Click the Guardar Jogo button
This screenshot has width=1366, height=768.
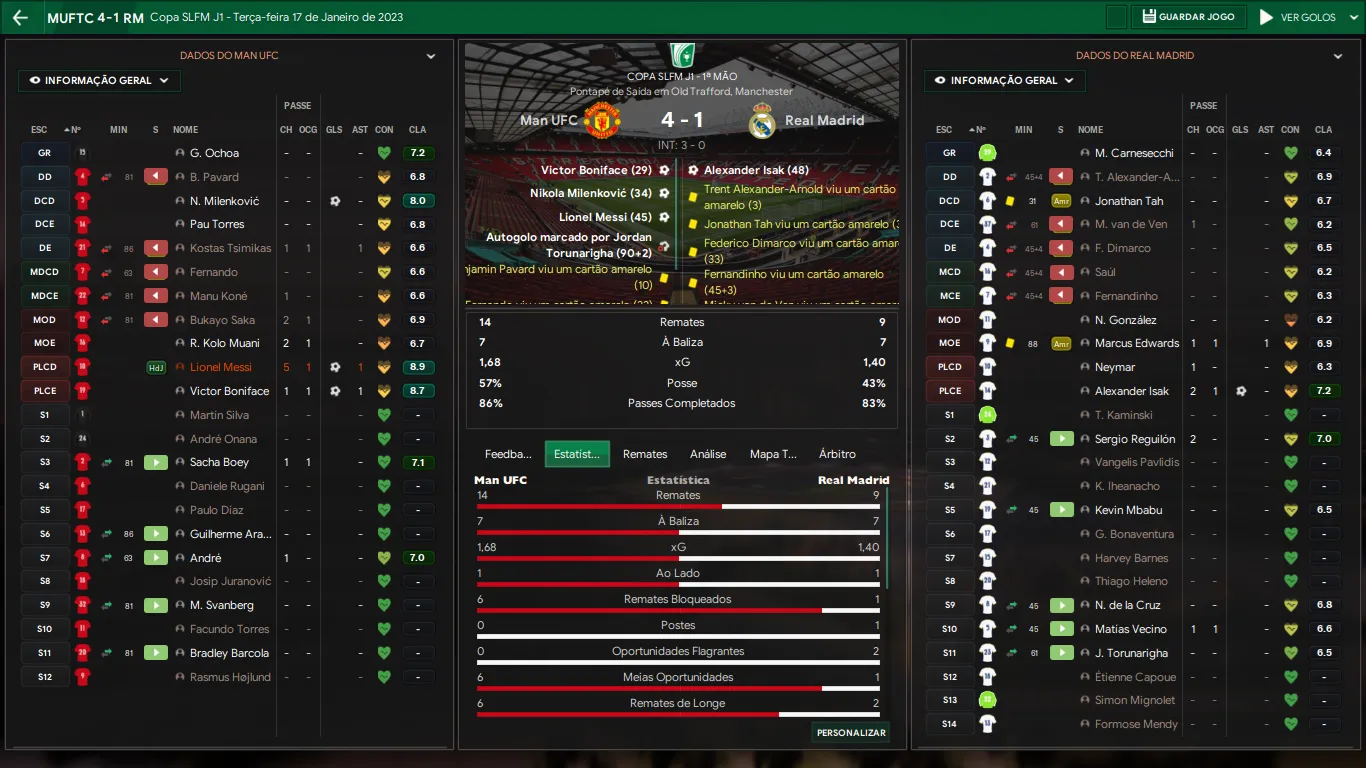click(x=1190, y=17)
